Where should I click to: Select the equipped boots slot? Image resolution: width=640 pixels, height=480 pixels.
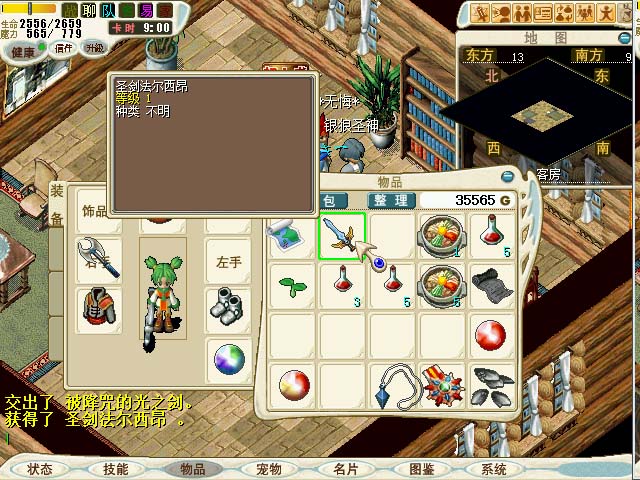coord(229,305)
